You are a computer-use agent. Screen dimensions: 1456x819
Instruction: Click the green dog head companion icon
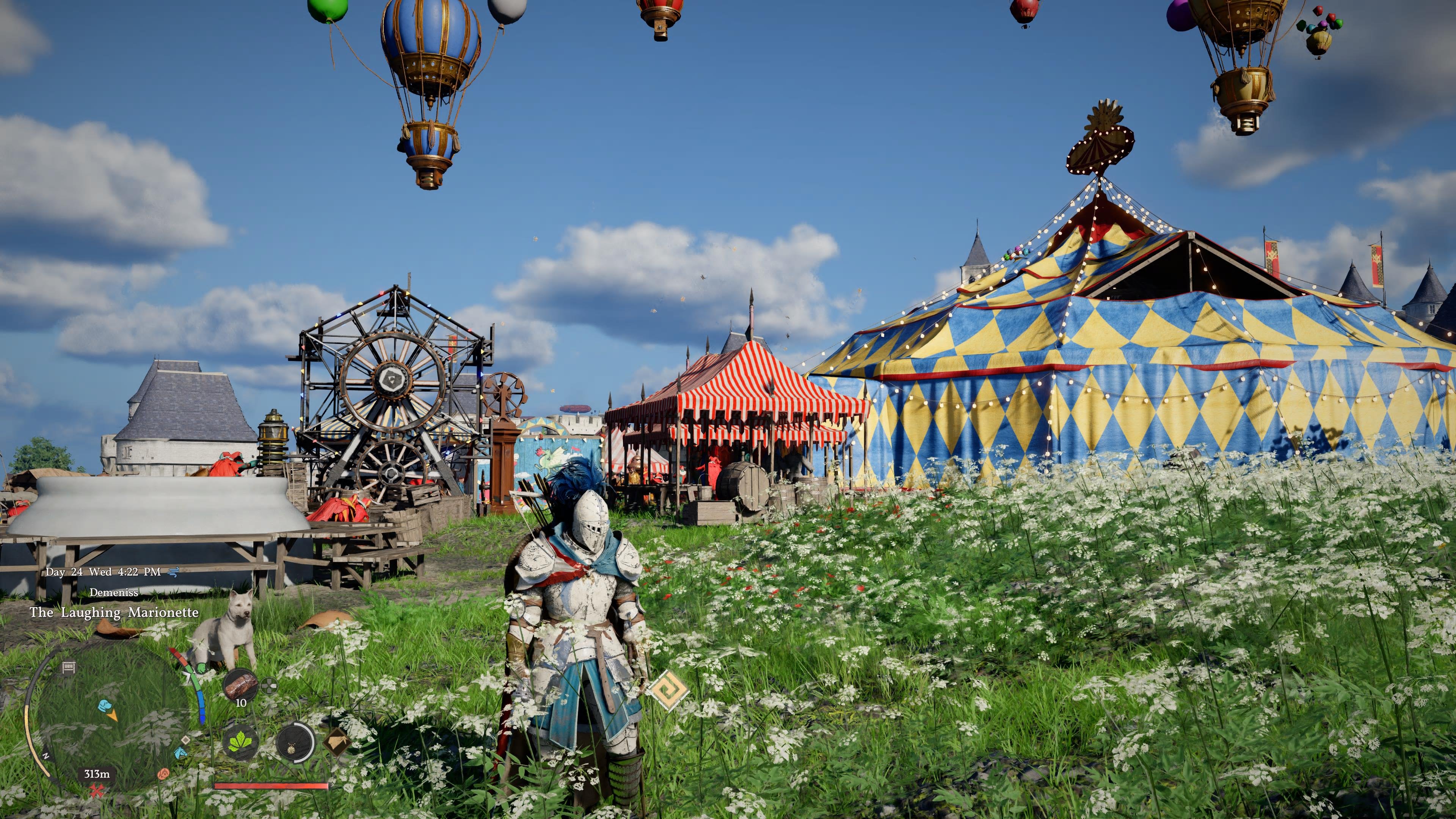(202, 667)
